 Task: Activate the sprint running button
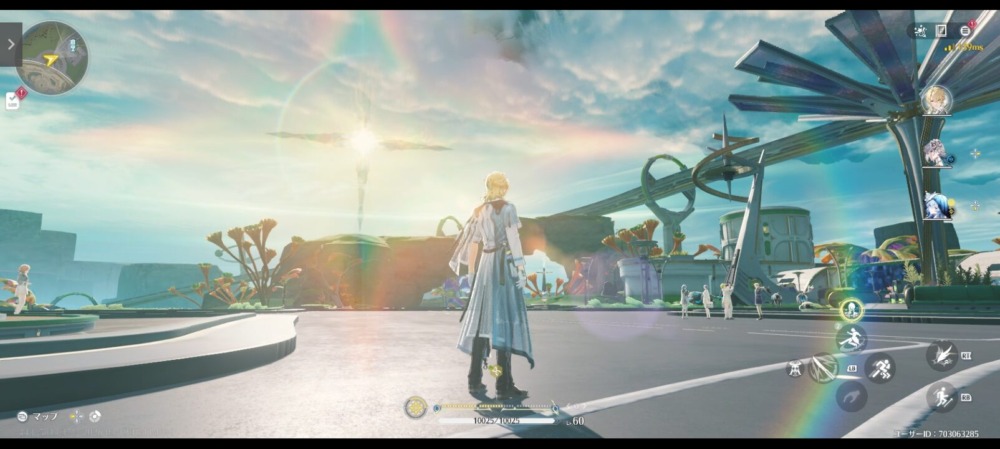pyautogui.click(x=880, y=368)
